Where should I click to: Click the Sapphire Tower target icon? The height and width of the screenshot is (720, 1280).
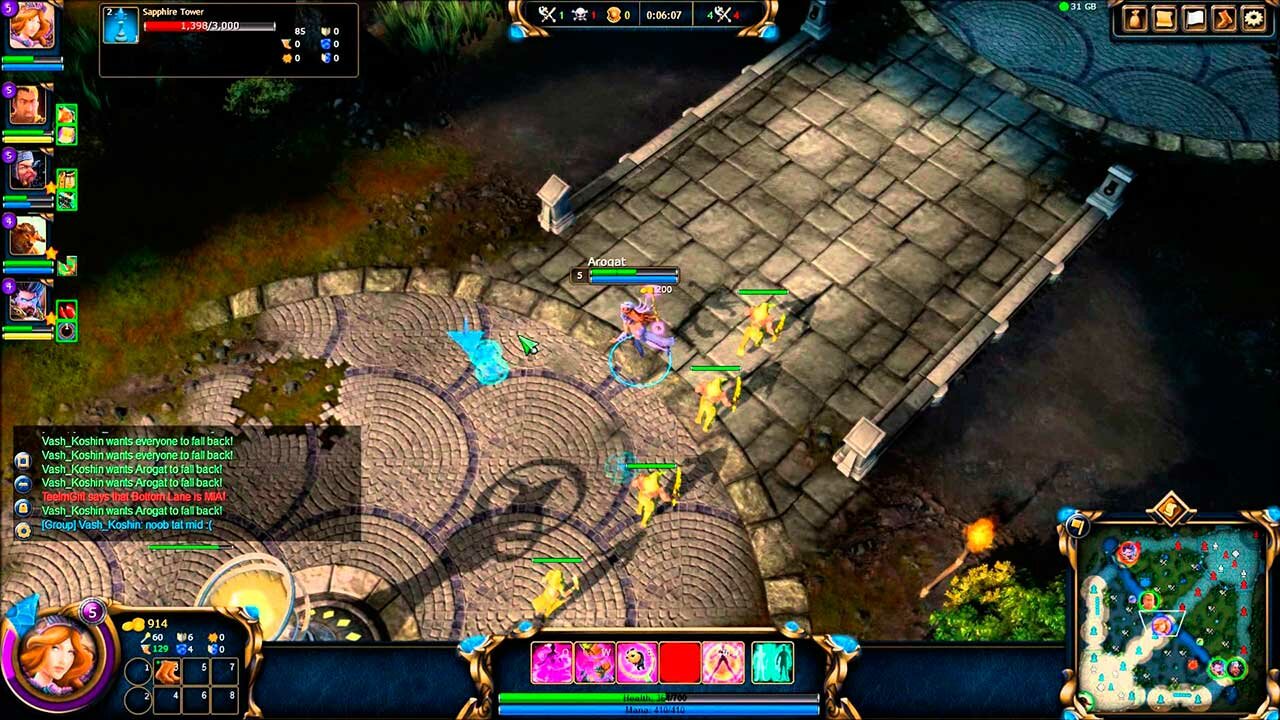pos(121,25)
